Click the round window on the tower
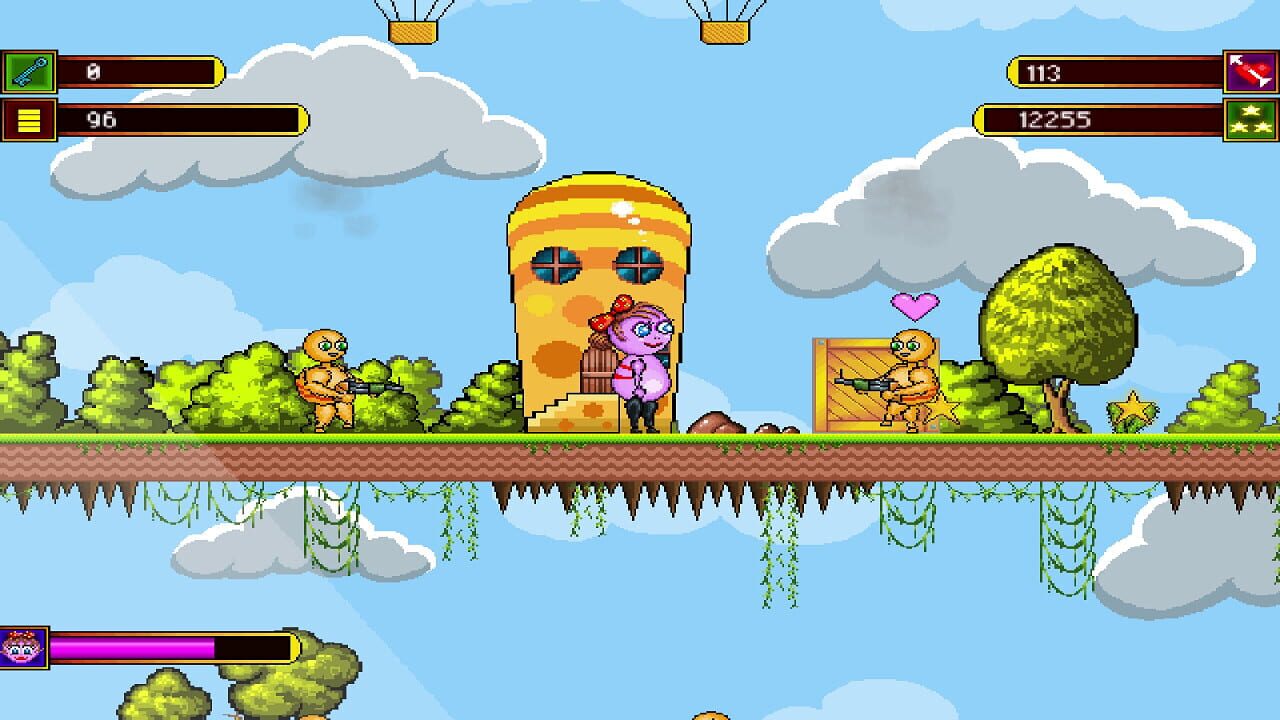1280x720 pixels. 556,264
